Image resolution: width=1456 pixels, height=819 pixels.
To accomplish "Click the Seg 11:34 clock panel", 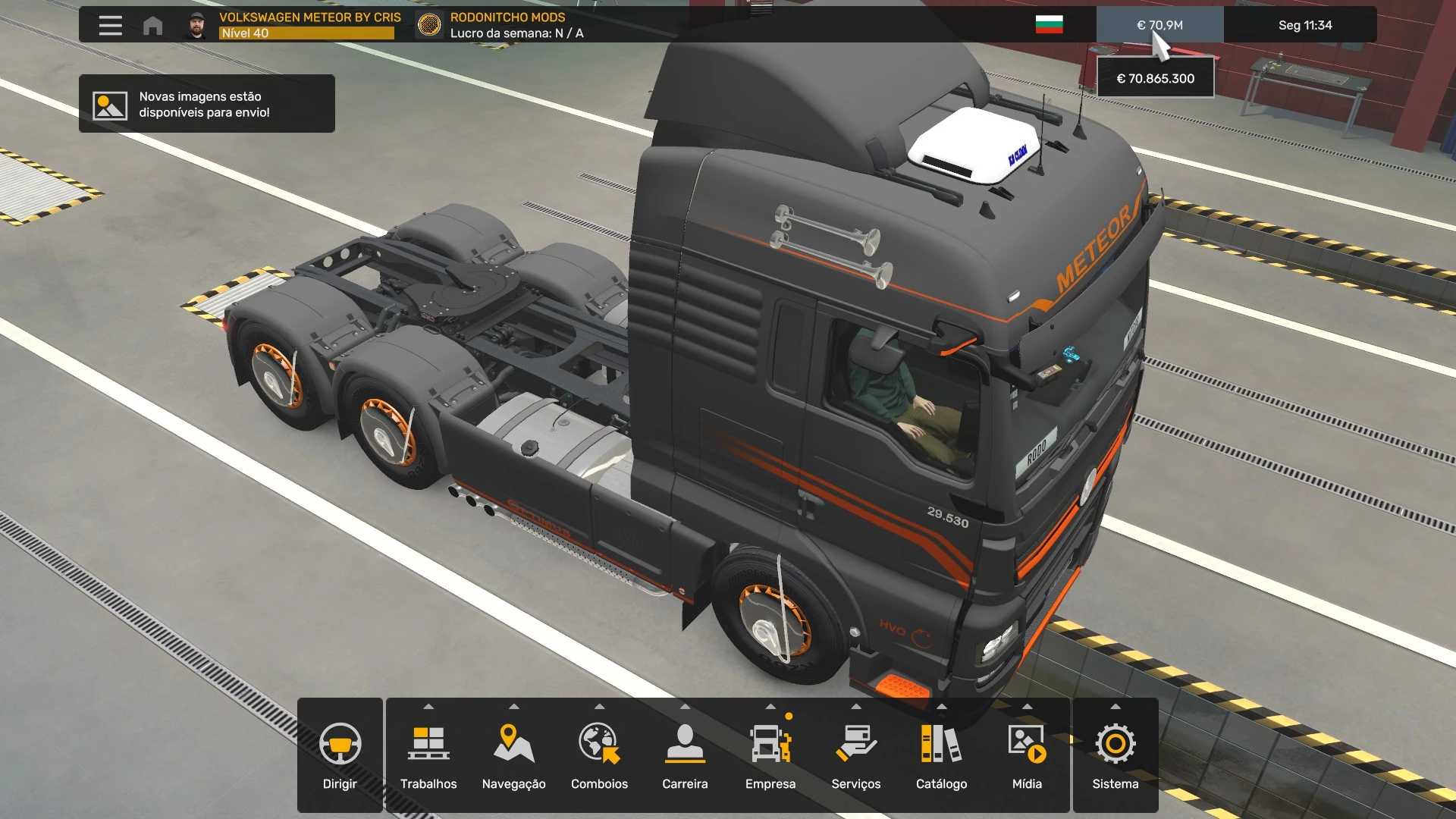I will click(x=1304, y=25).
